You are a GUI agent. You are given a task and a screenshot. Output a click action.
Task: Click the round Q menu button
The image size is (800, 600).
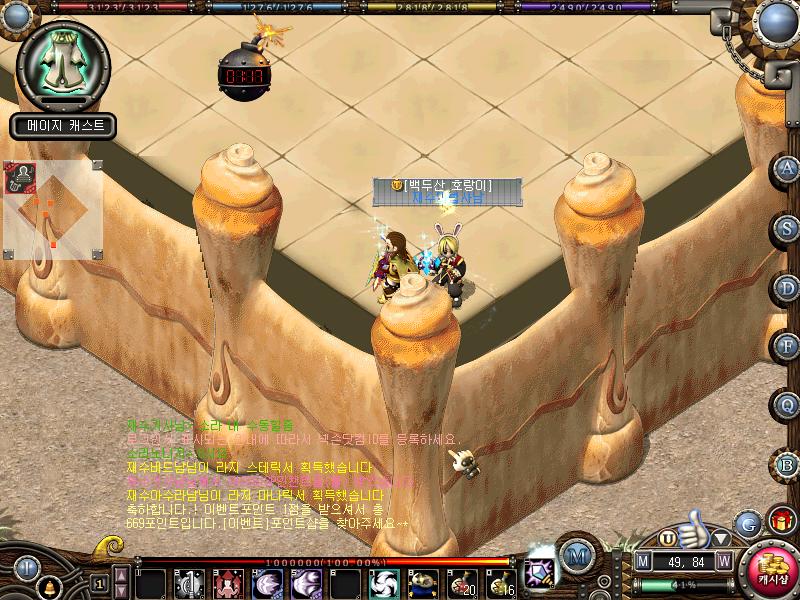pyautogui.click(x=788, y=405)
